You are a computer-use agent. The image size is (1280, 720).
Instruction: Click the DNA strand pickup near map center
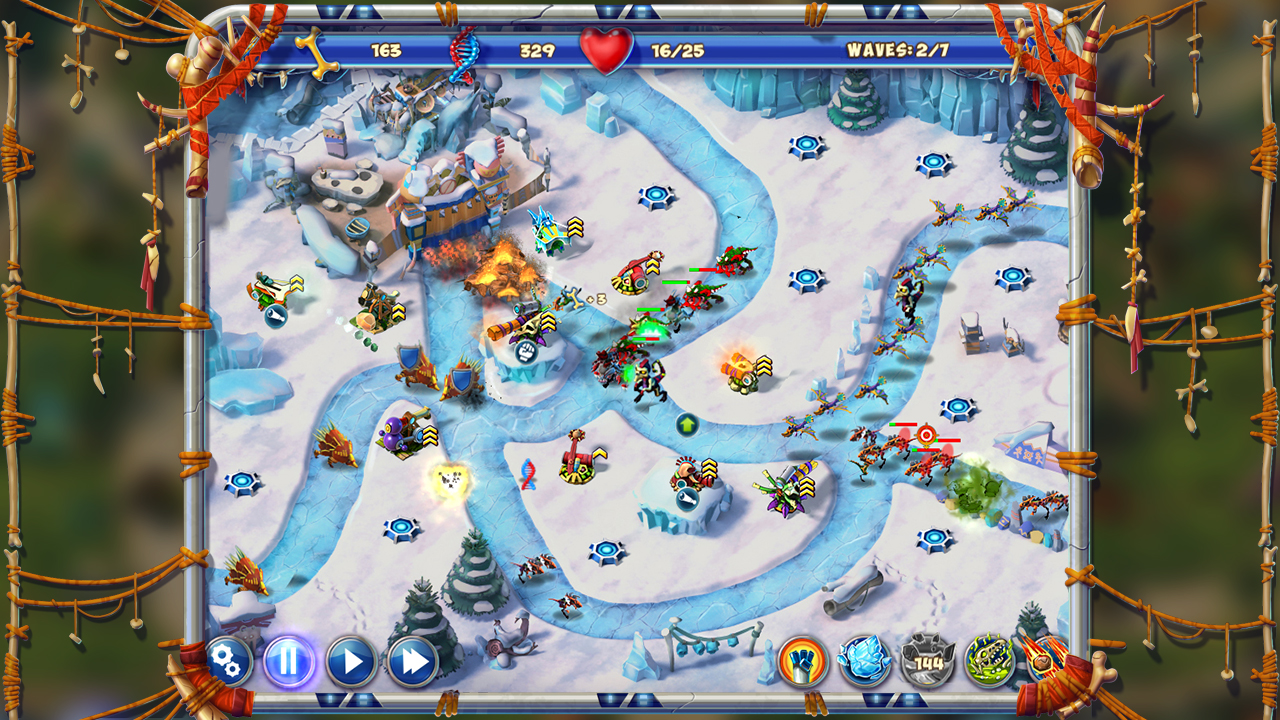528,474
